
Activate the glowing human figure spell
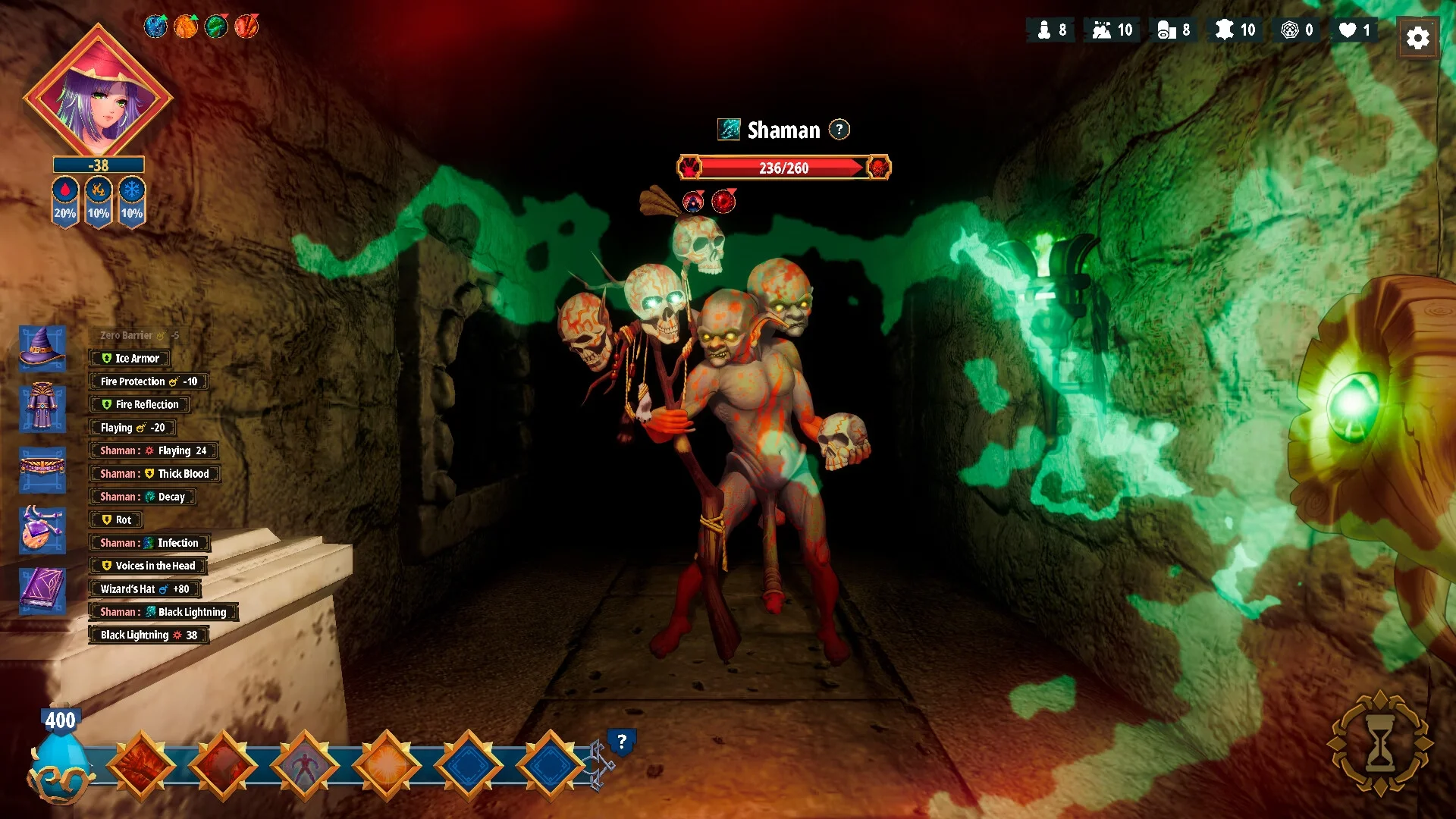coord(305,765)
